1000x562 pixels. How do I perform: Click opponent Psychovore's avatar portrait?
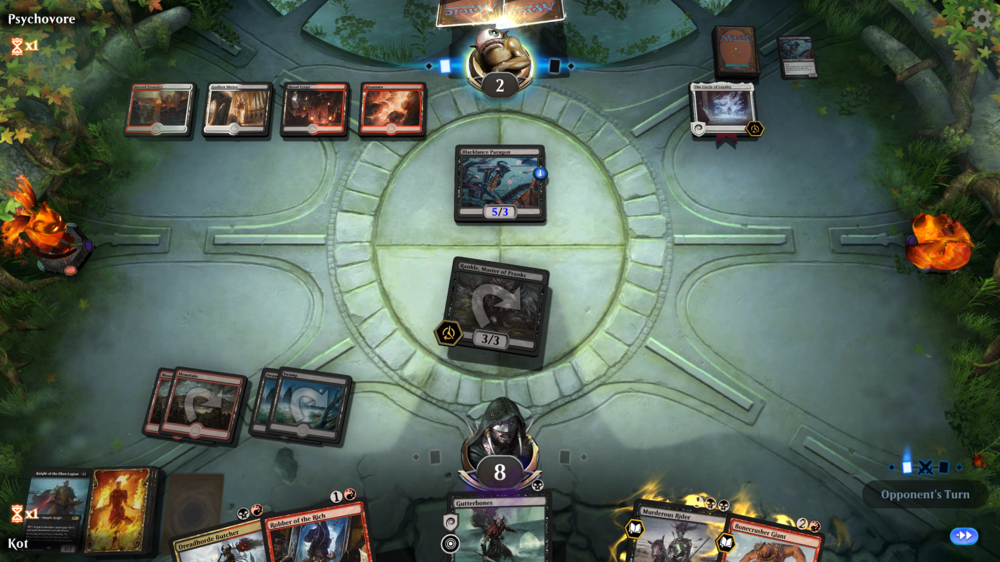tap(499, 58)
